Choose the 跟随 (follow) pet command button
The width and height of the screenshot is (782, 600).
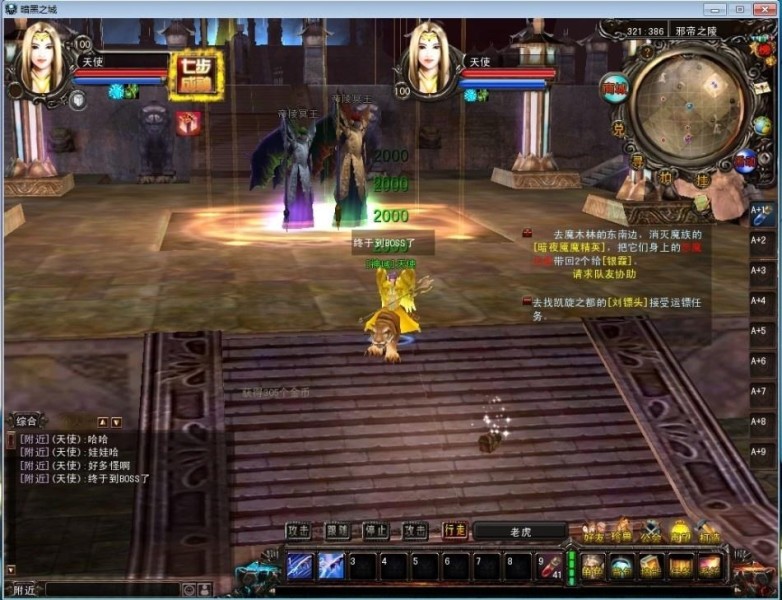[x=337, y=531]
